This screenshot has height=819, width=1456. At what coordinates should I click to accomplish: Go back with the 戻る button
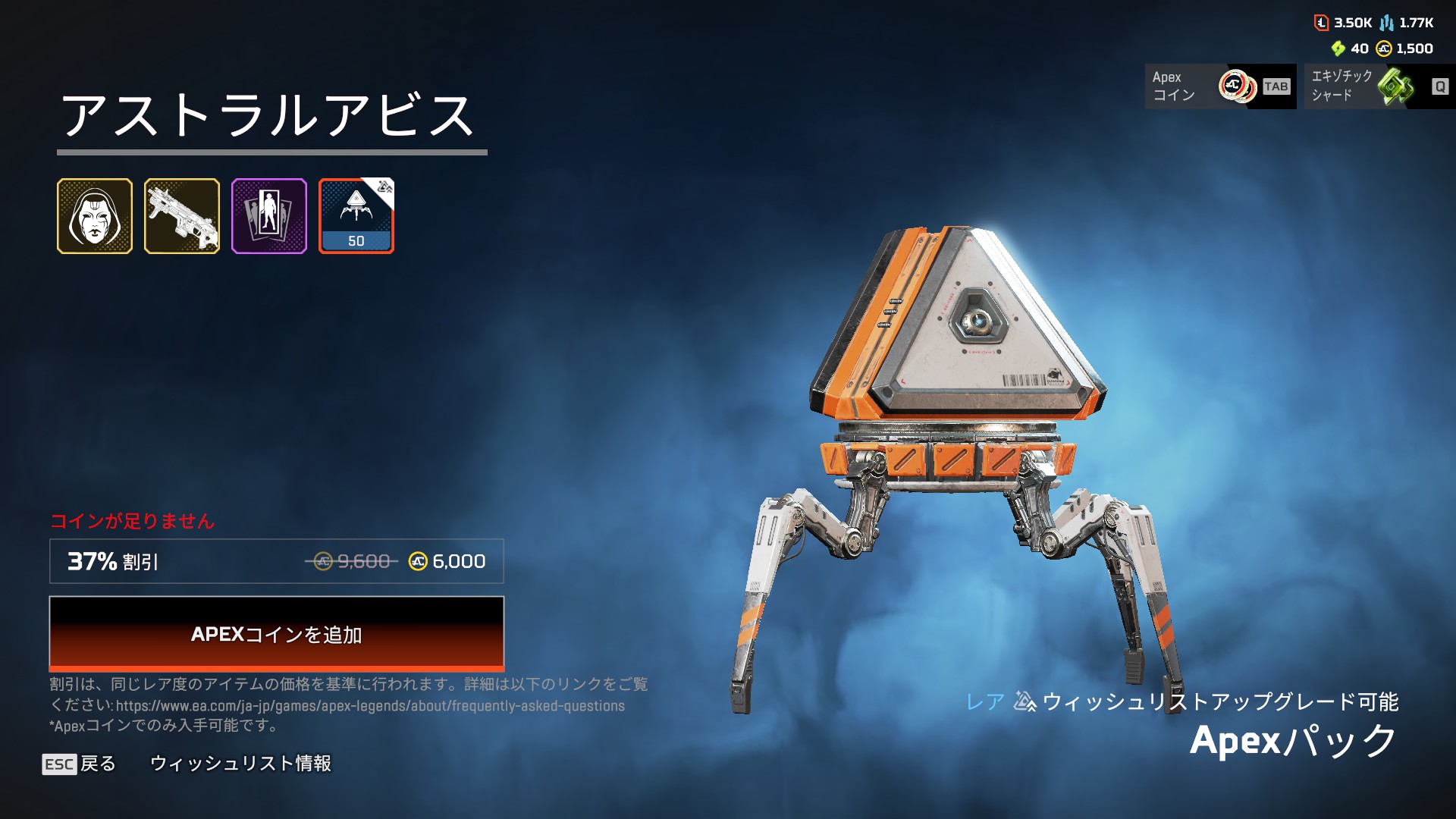(x=80, y=764)
